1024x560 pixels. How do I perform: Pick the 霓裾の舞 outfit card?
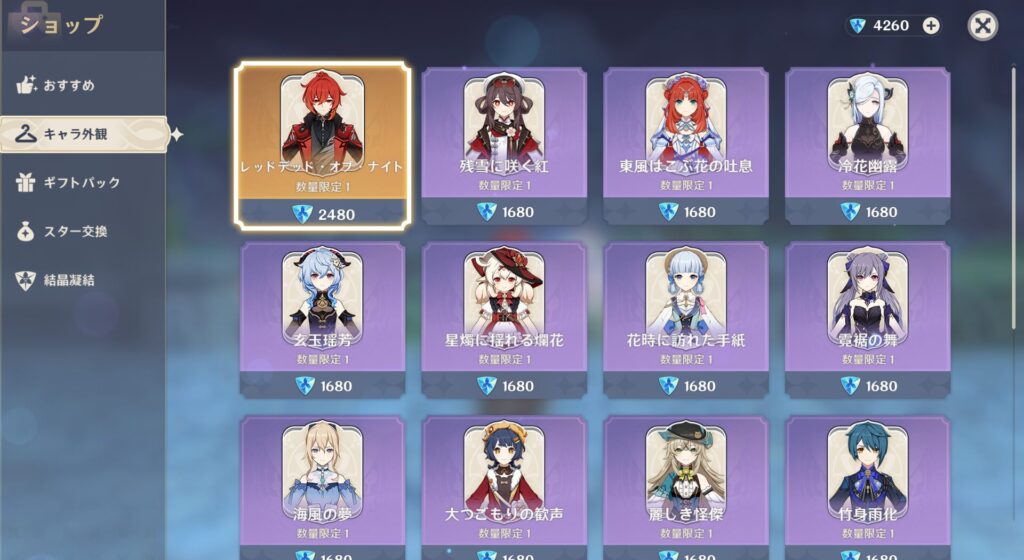pos(867,319)
